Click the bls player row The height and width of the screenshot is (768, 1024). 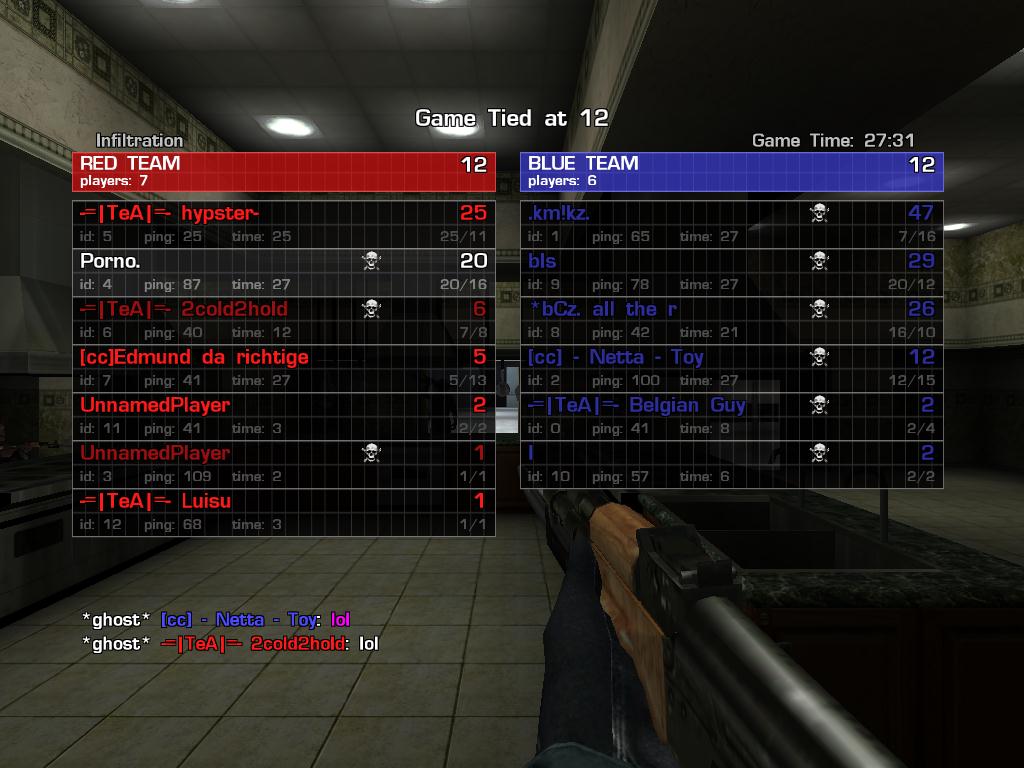tap(731, 272)
